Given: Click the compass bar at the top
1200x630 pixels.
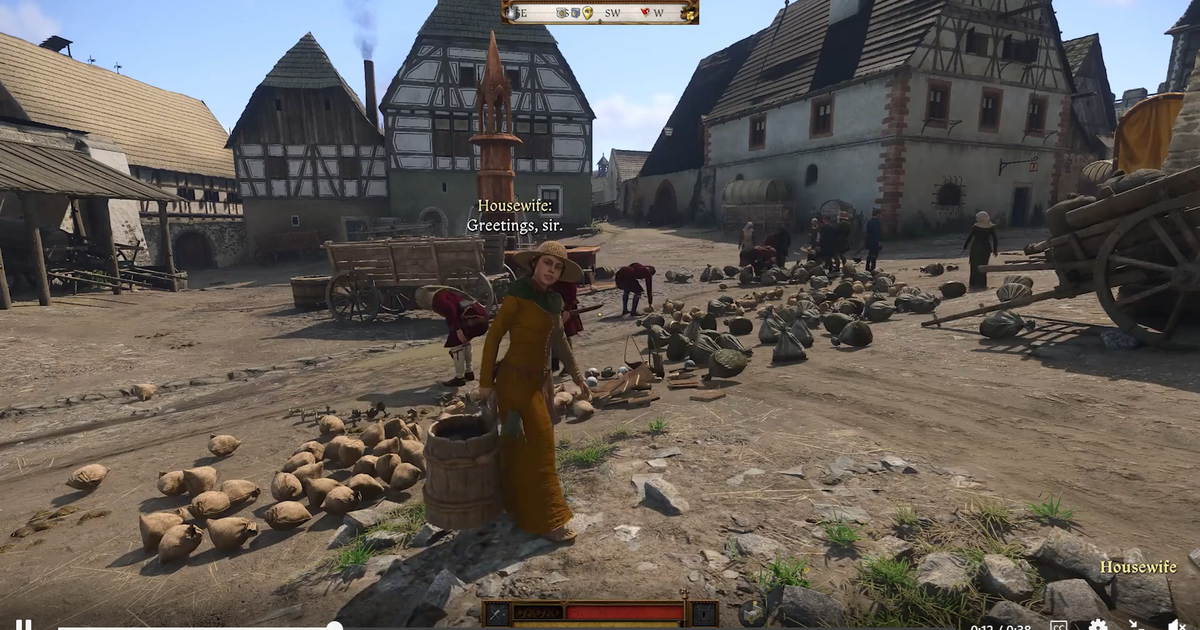Looking at the screenshot, I should click(x=600, y=12).
